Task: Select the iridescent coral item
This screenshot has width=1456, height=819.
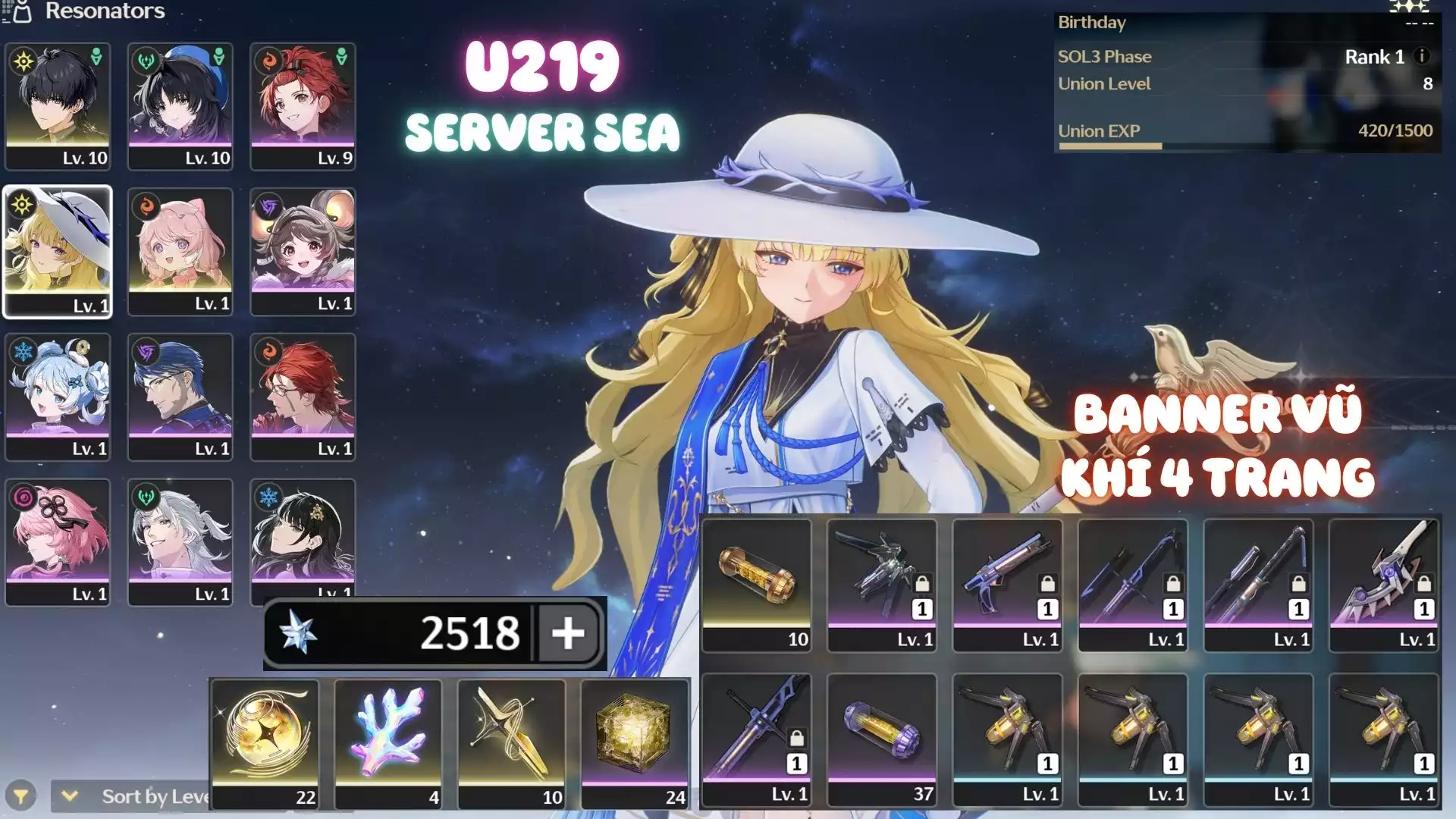Action: pyautogui.click(x=388, y=743)
